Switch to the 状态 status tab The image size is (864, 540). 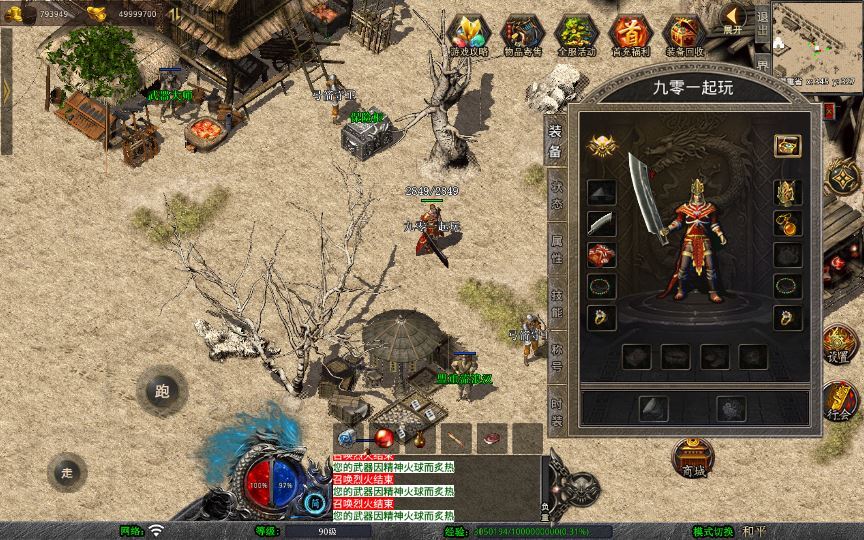pos(556,195)
